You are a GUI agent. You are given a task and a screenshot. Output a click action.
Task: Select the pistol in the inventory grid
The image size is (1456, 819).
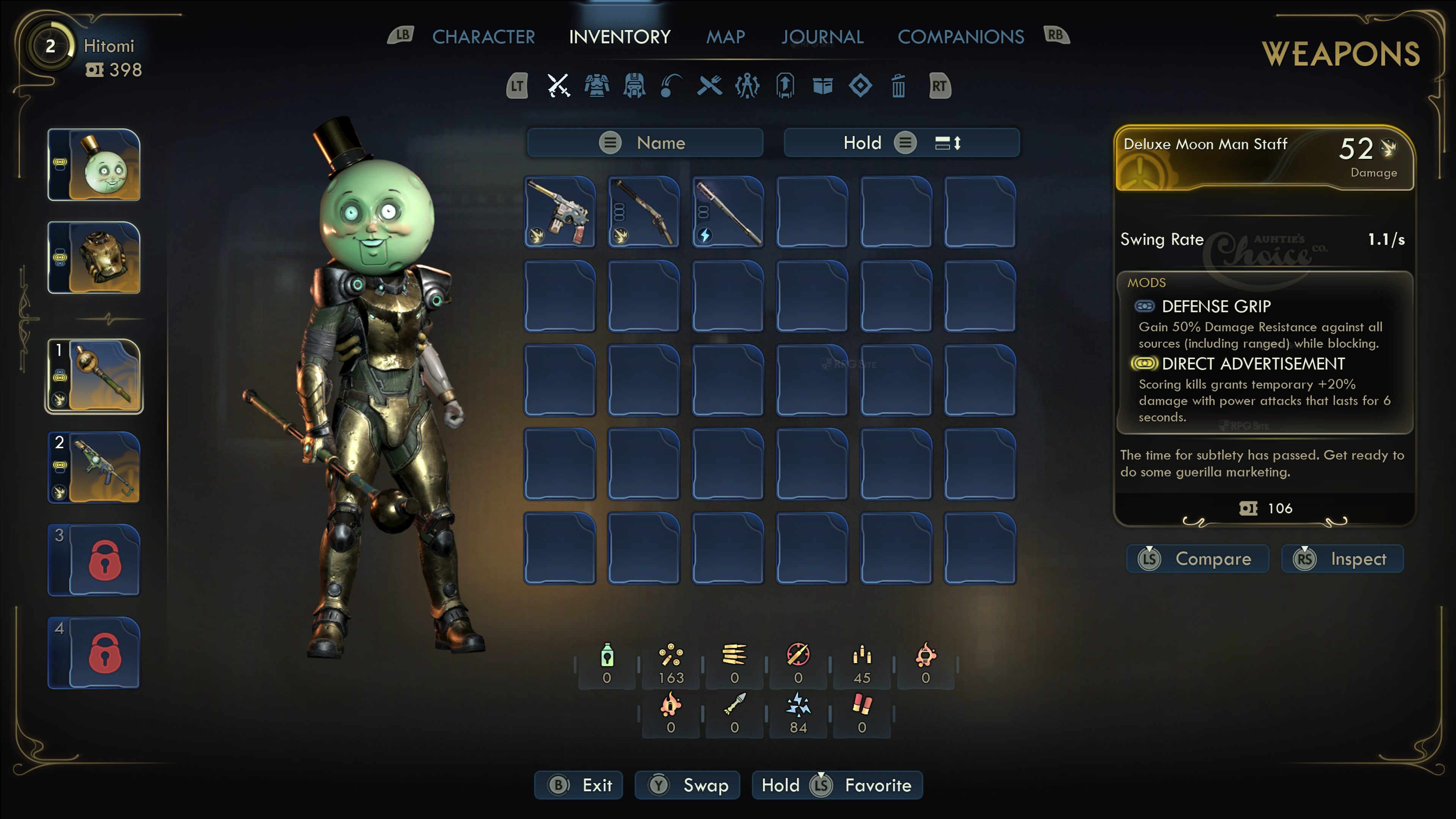pyautogui.click(x=560, y=212)
